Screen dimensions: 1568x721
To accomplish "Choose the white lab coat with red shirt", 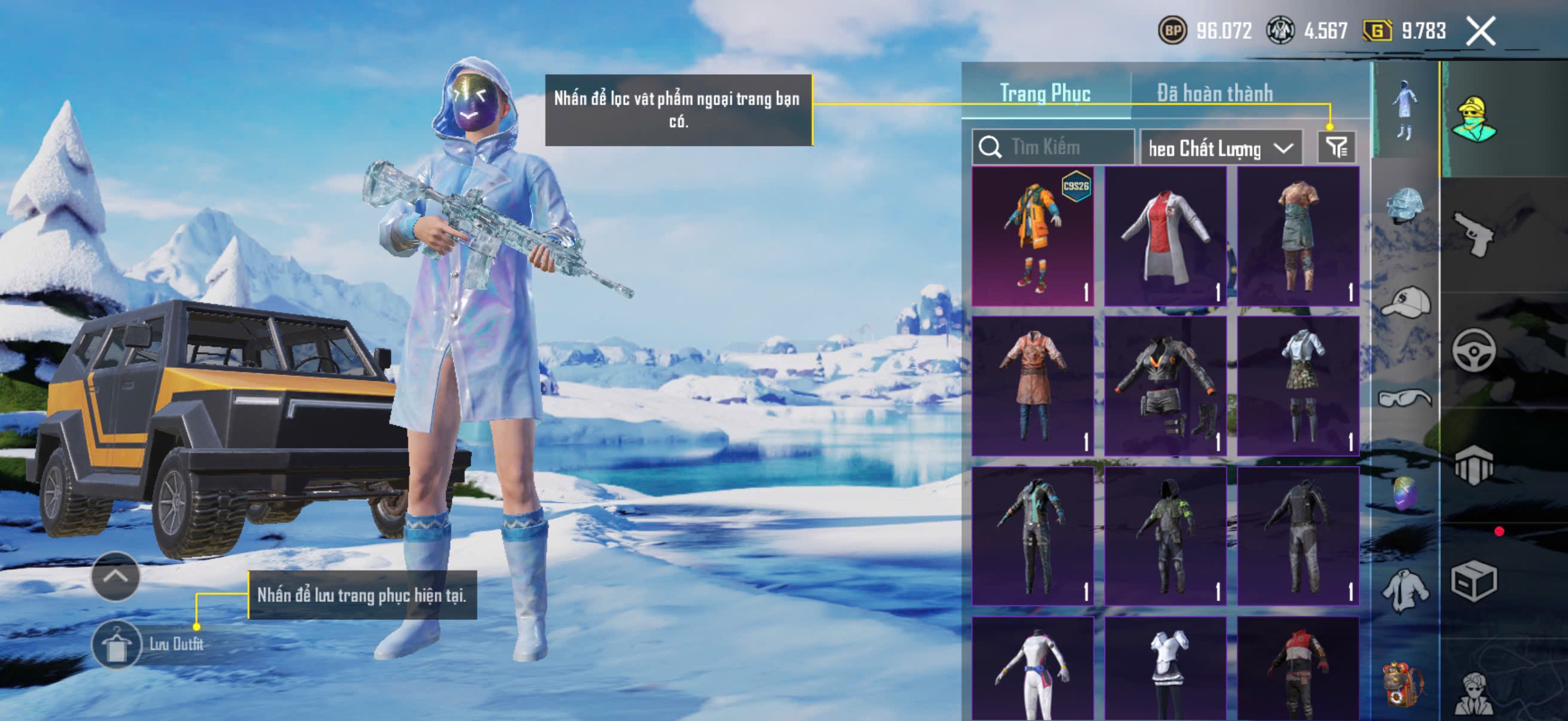I will [1165, 236].
